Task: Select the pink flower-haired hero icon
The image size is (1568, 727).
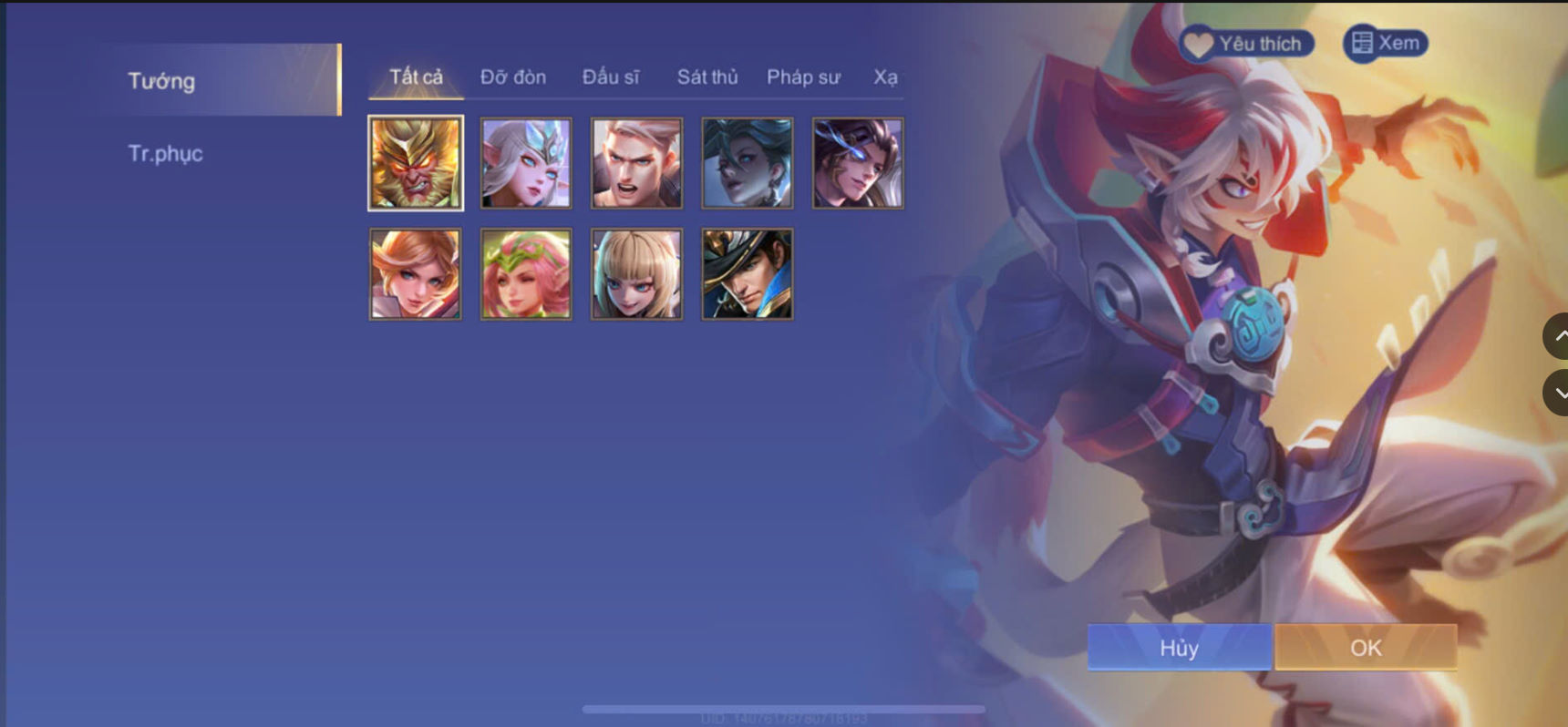Action: pos(525,271)
